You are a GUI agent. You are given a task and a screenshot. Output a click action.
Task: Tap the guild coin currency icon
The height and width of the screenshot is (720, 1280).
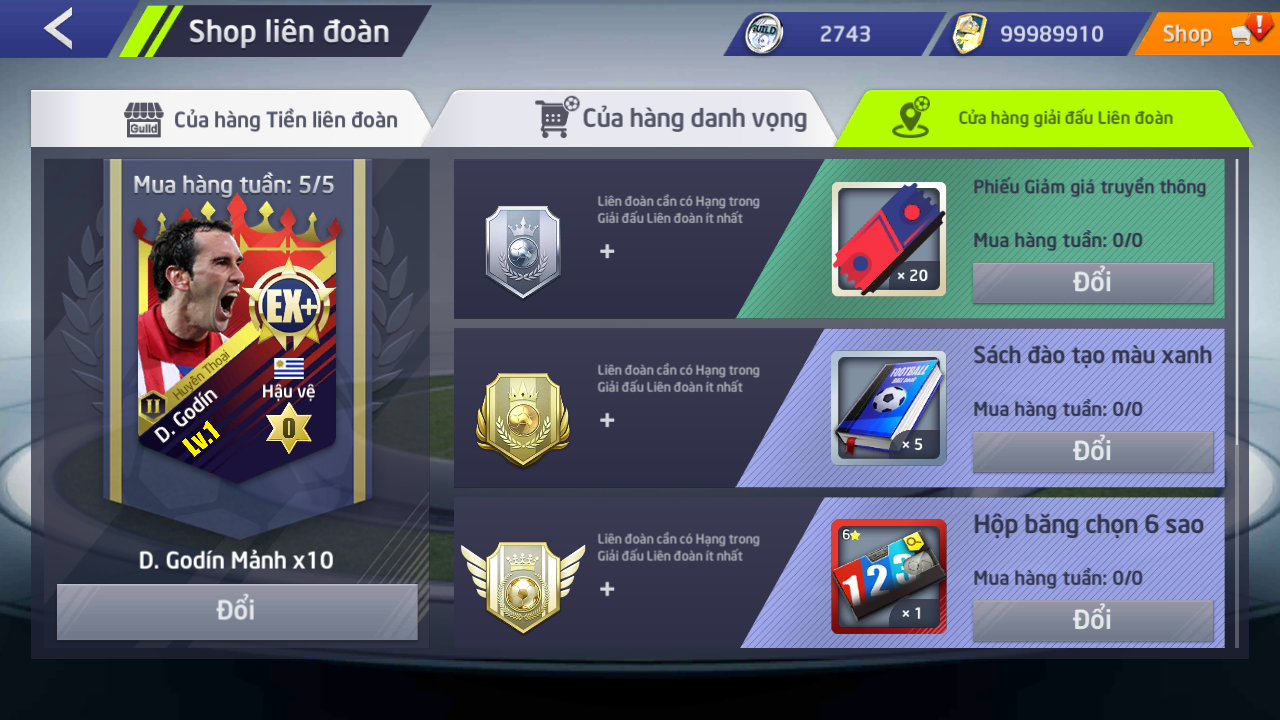767,34
